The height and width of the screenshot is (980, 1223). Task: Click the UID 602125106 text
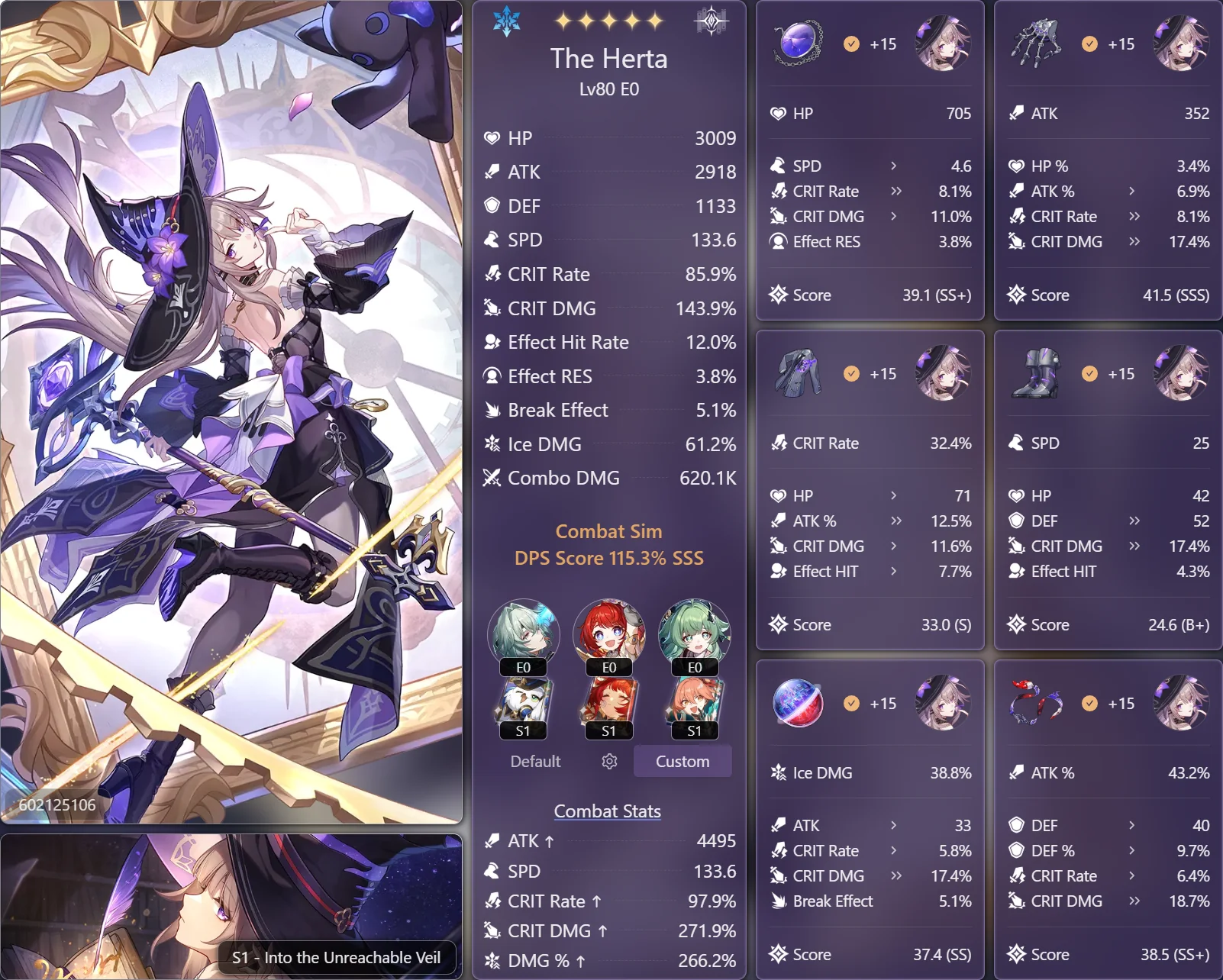pos(56,804)
